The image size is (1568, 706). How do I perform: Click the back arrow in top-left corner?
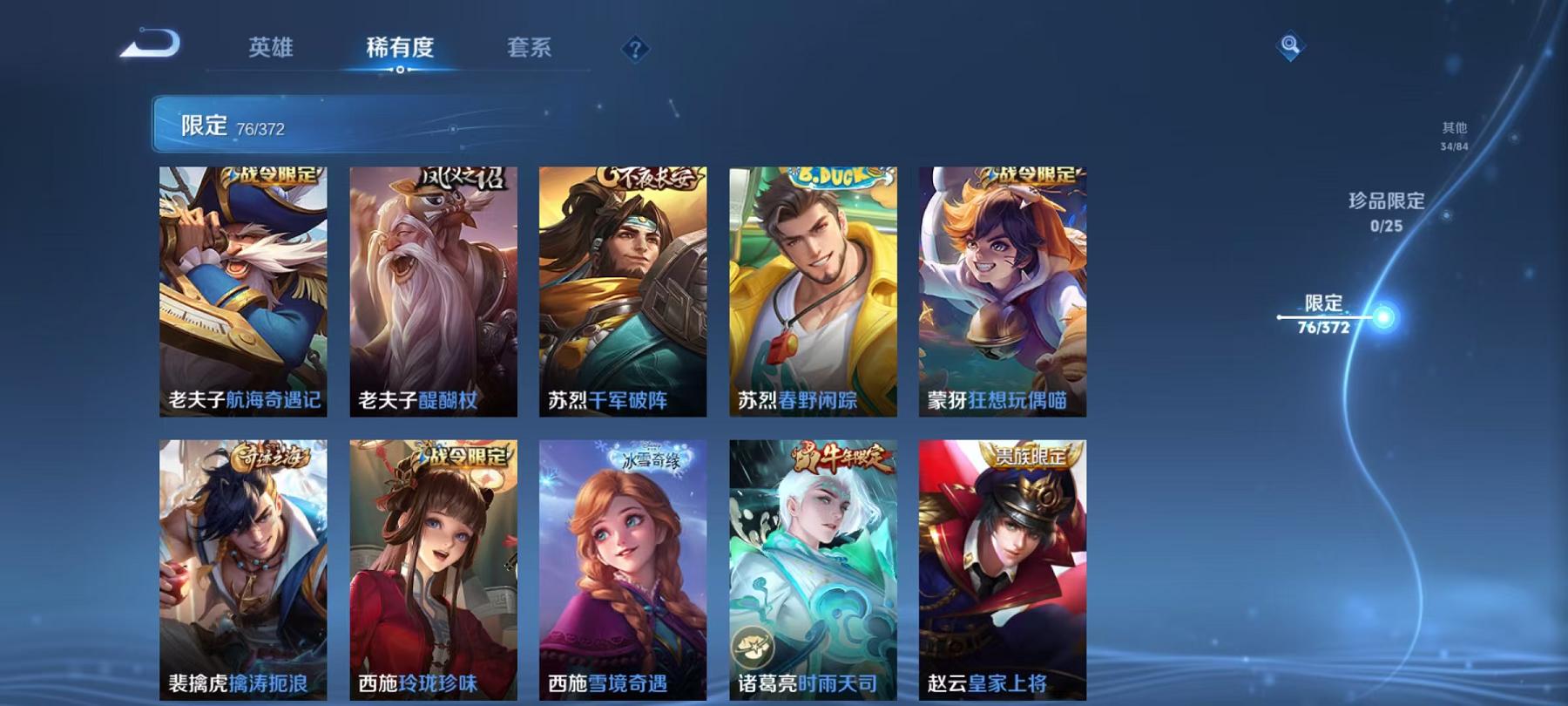(x=155, y=42)
